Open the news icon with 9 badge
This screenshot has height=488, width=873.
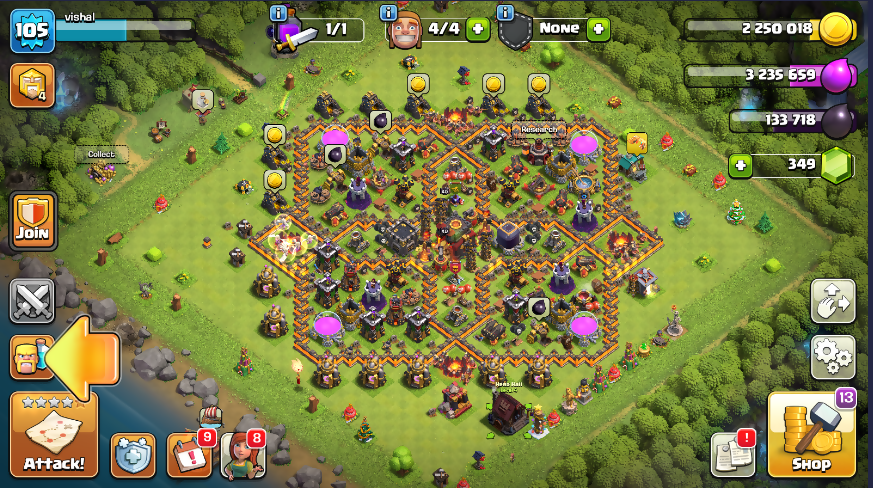tap(189, 455)
